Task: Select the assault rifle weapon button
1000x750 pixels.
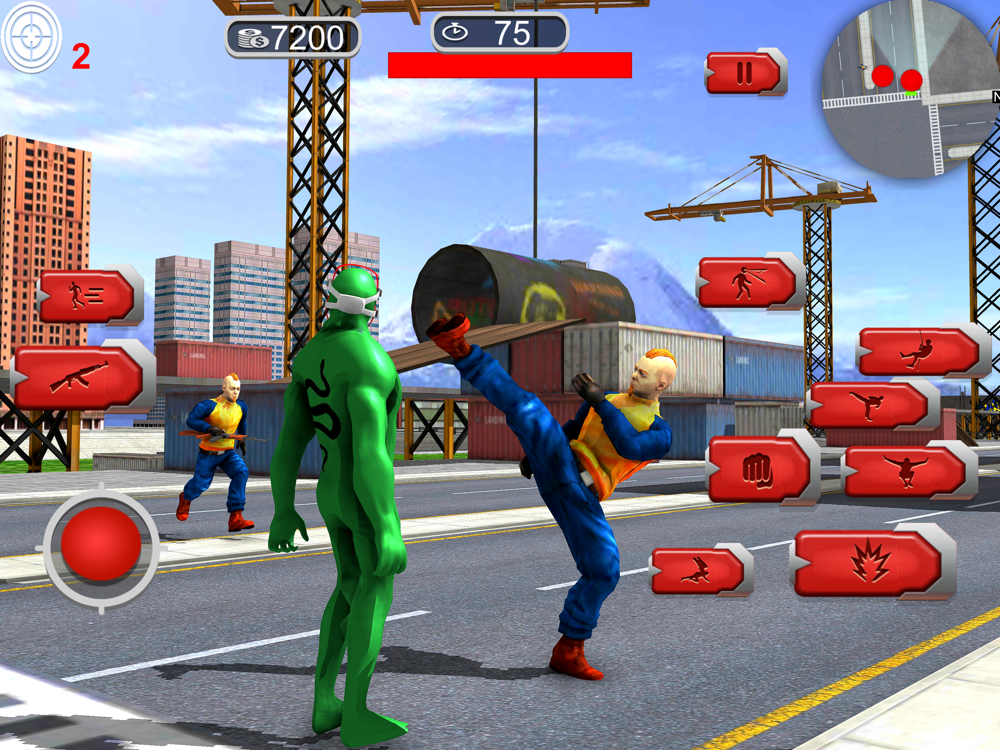Action: (80, 377)
